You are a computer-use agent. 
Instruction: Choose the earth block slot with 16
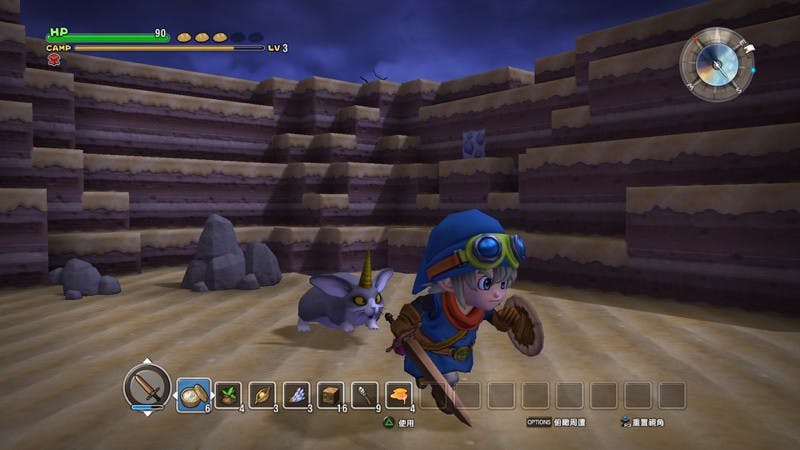pos(331,395)
